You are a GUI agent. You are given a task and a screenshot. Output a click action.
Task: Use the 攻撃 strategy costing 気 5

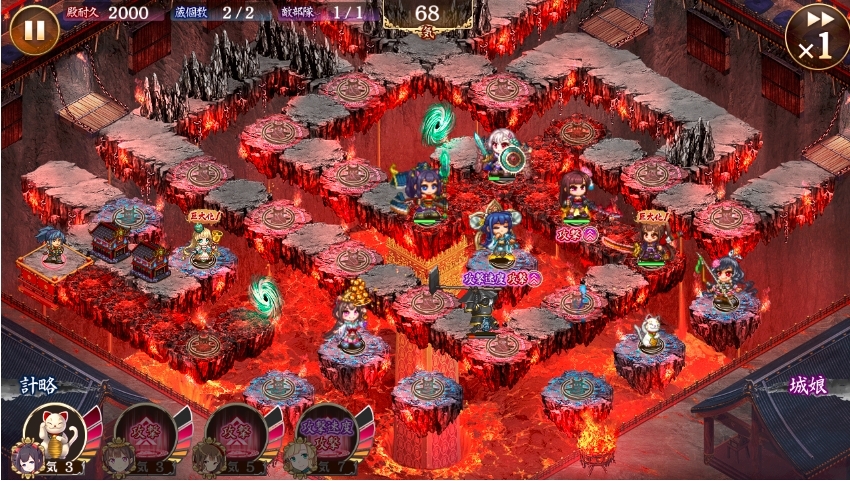[x=236, y=433]
